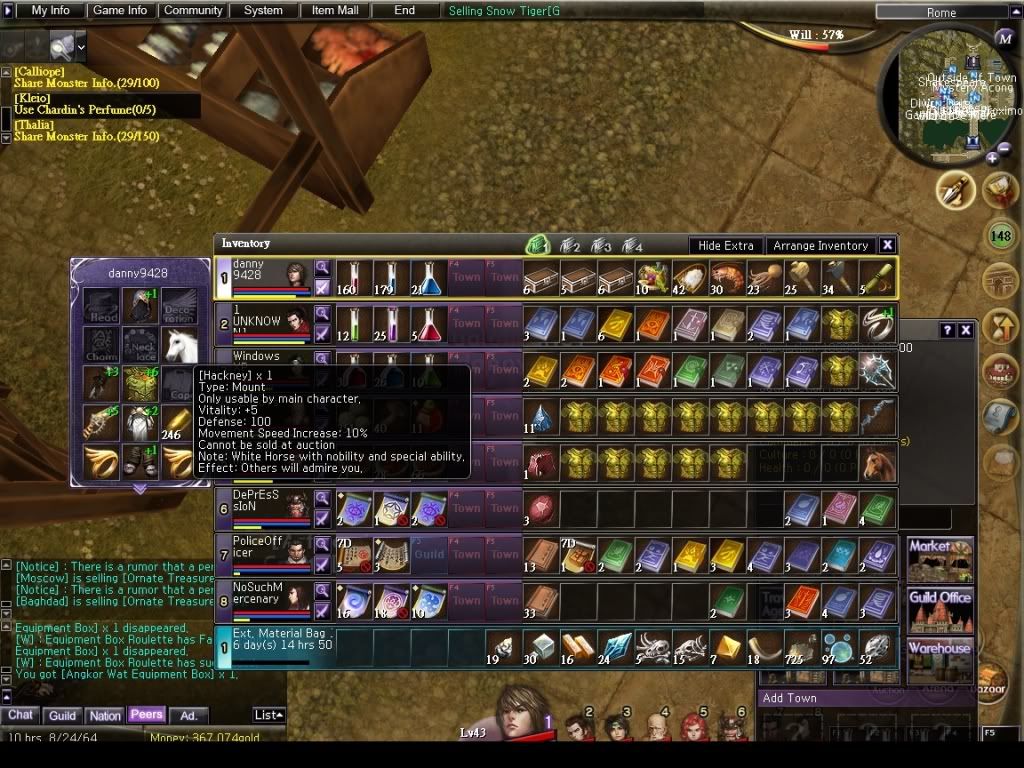Click Arrange Inventory button
1024x768 pixels.
tap(820, 245)
